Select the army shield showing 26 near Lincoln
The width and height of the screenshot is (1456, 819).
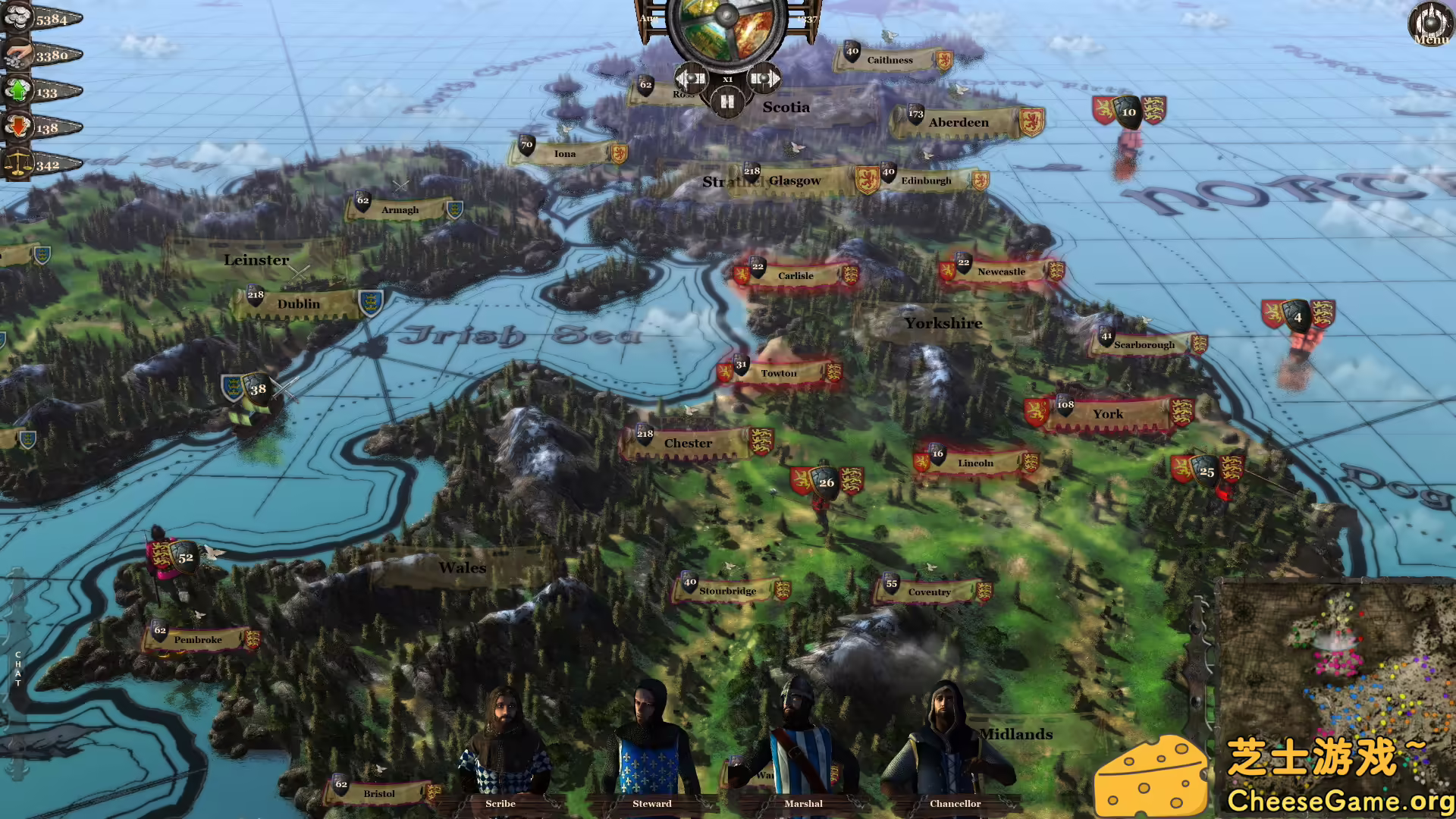tap(825, 482)
